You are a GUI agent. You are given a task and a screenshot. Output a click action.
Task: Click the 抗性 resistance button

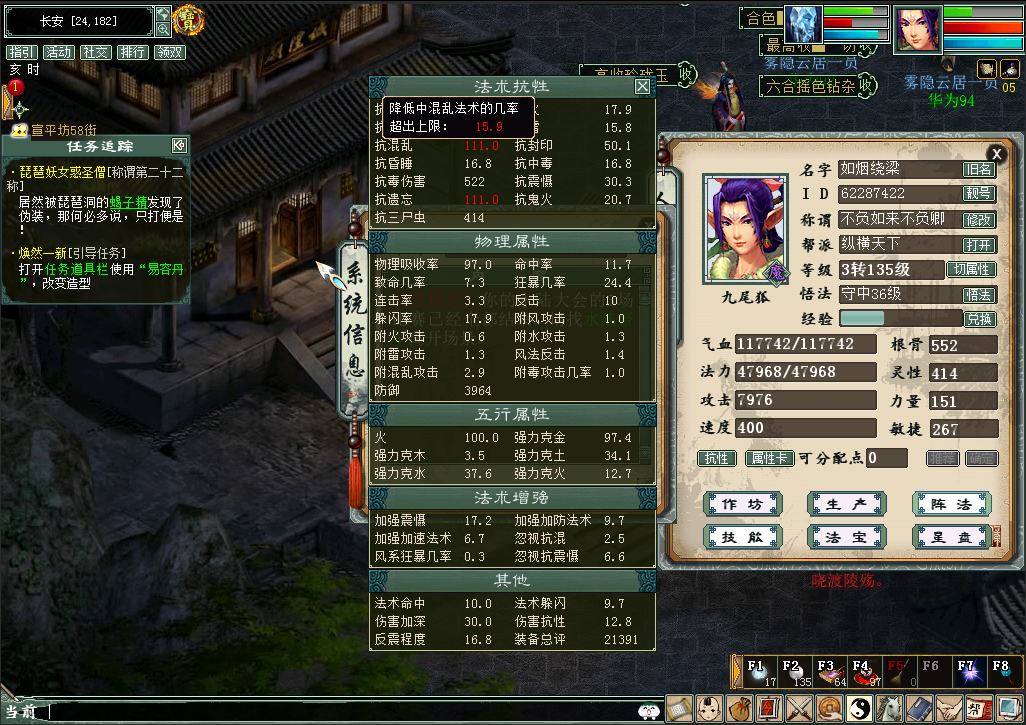(x=716, y=458)
